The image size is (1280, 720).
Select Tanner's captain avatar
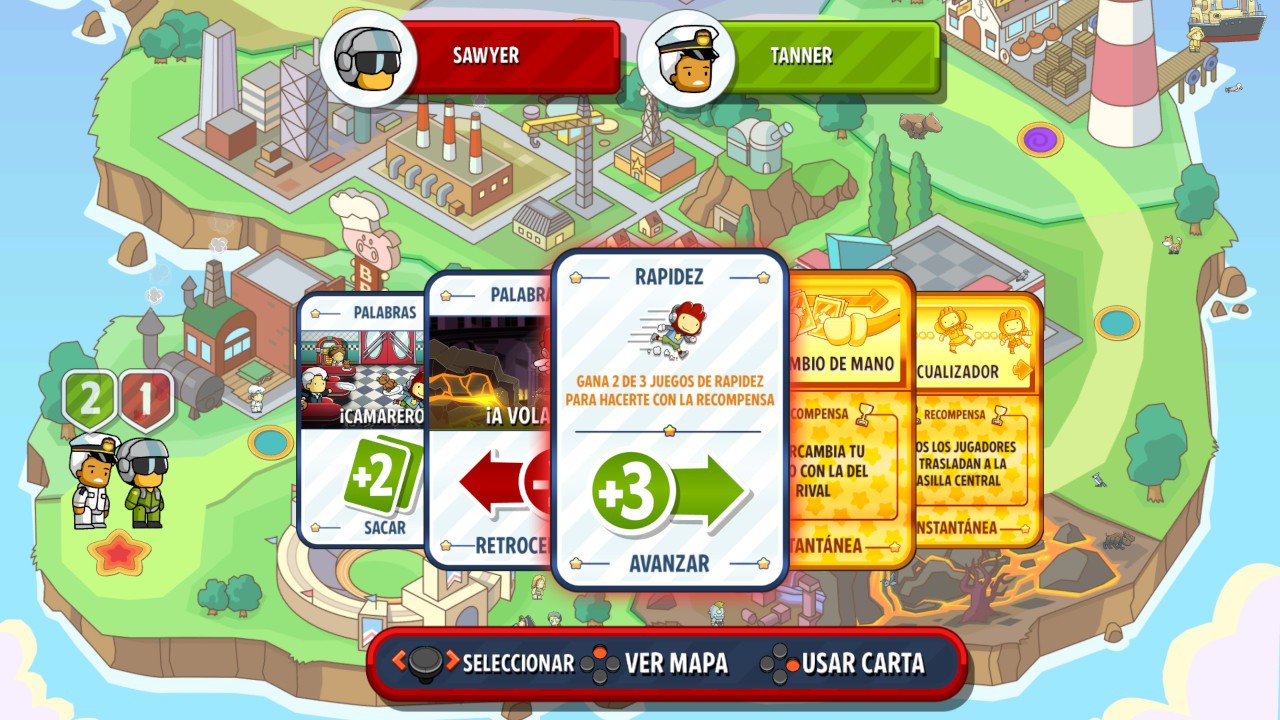click(x=685, y=55)
